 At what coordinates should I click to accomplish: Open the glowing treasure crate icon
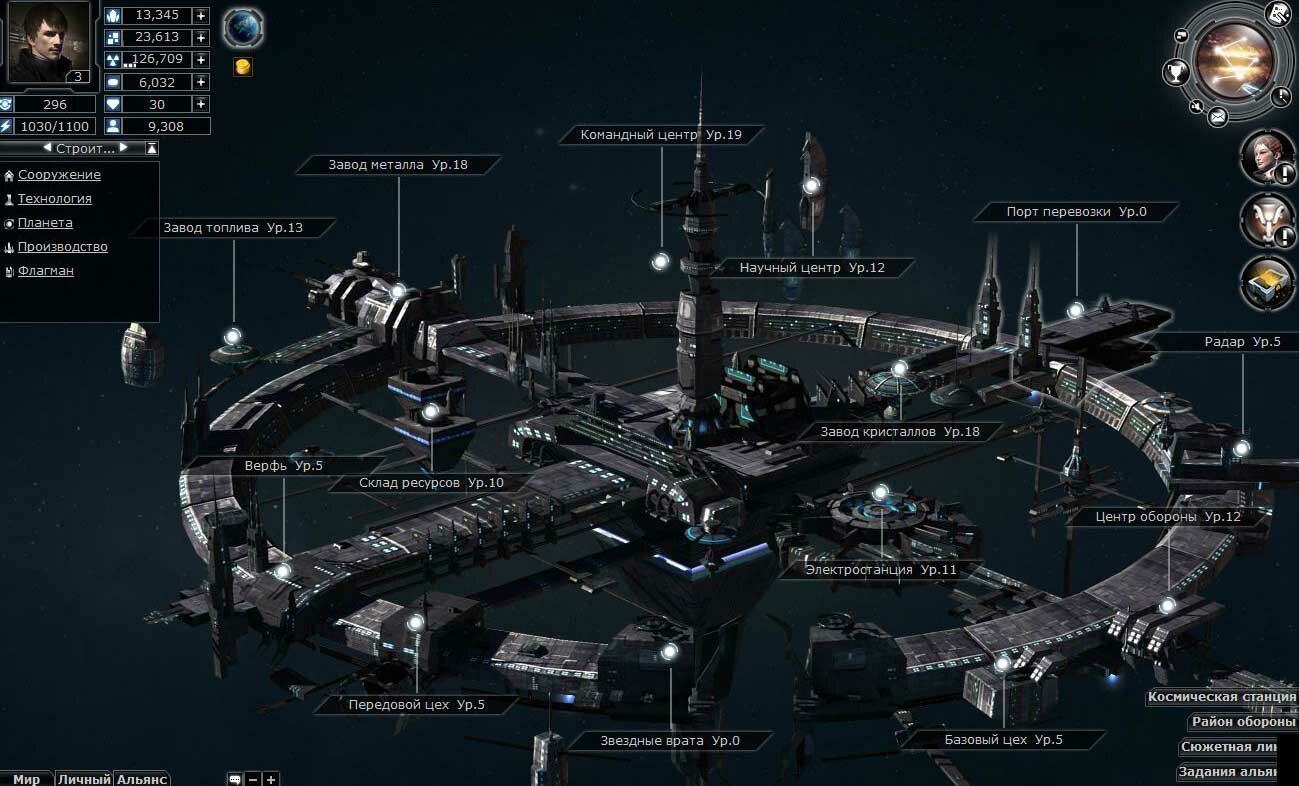(x=1267, y=283)
